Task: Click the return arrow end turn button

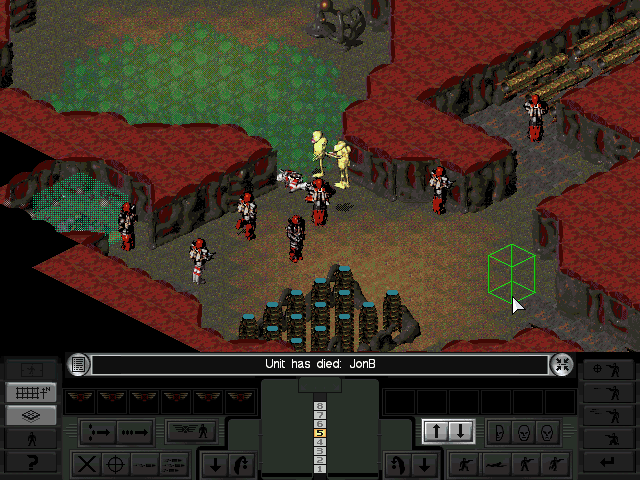Action: (608, 461)
